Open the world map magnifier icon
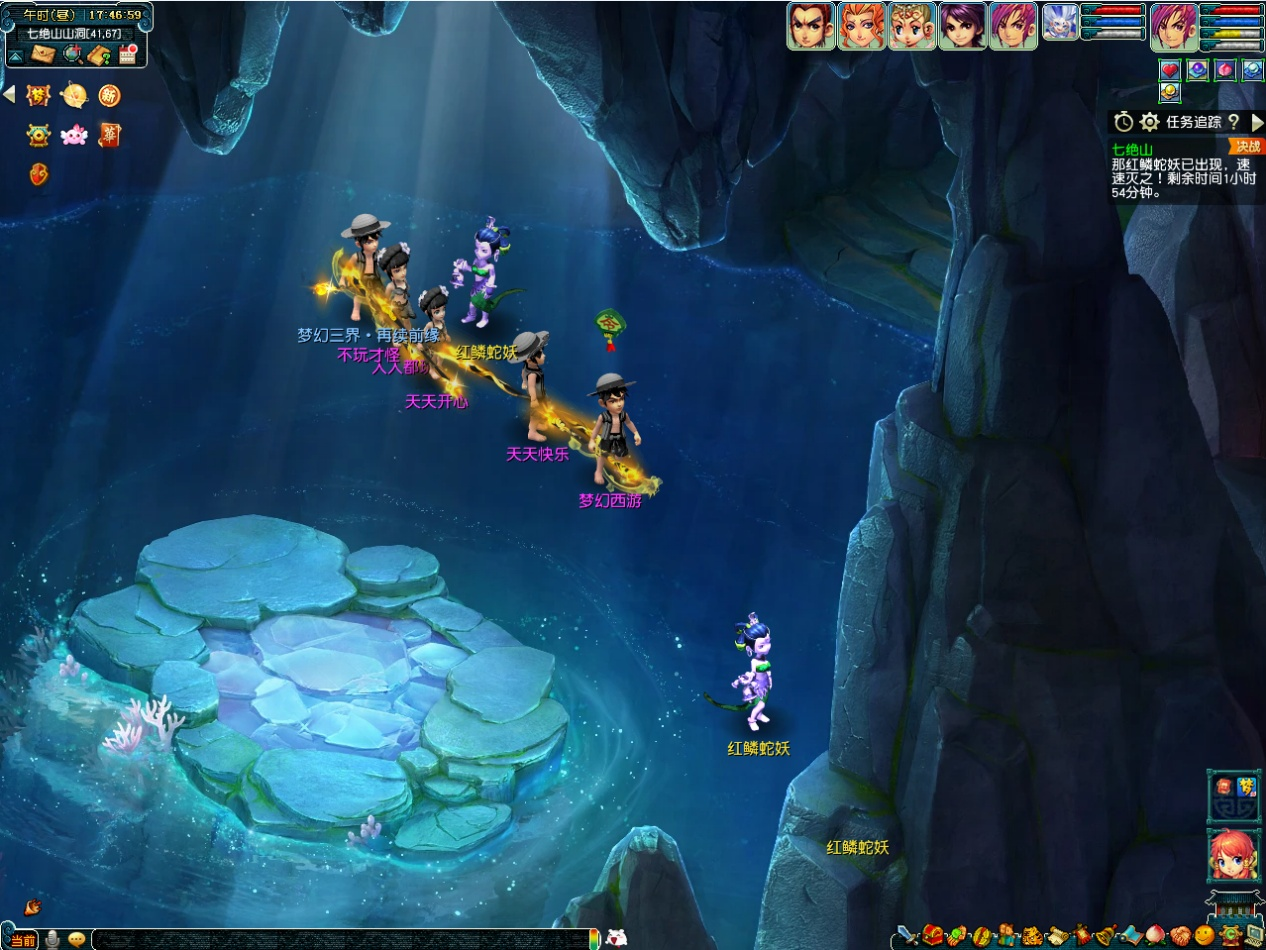 coord(72,55)
